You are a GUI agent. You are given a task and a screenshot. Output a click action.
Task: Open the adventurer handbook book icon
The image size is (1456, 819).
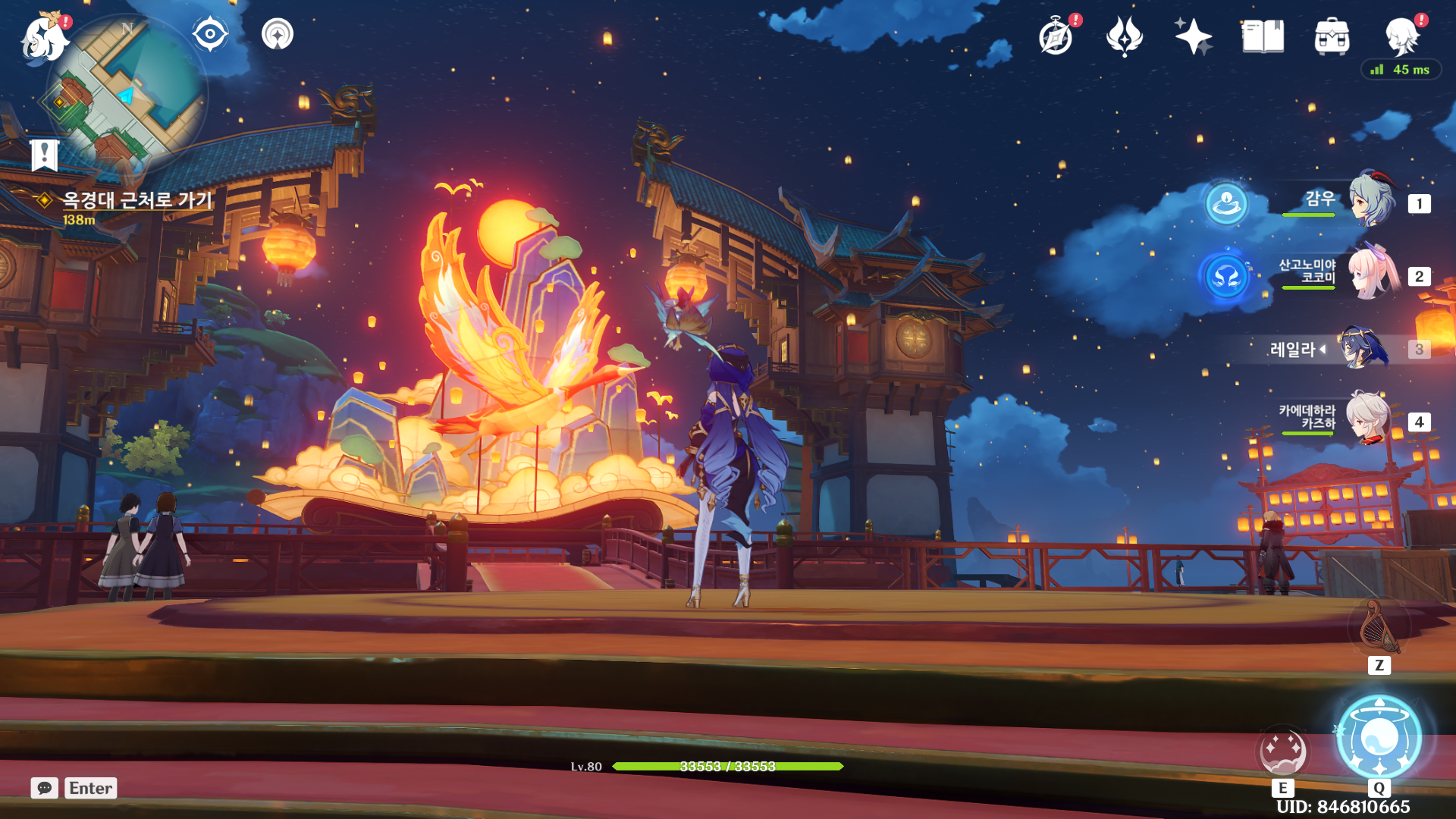point(1263,36)
